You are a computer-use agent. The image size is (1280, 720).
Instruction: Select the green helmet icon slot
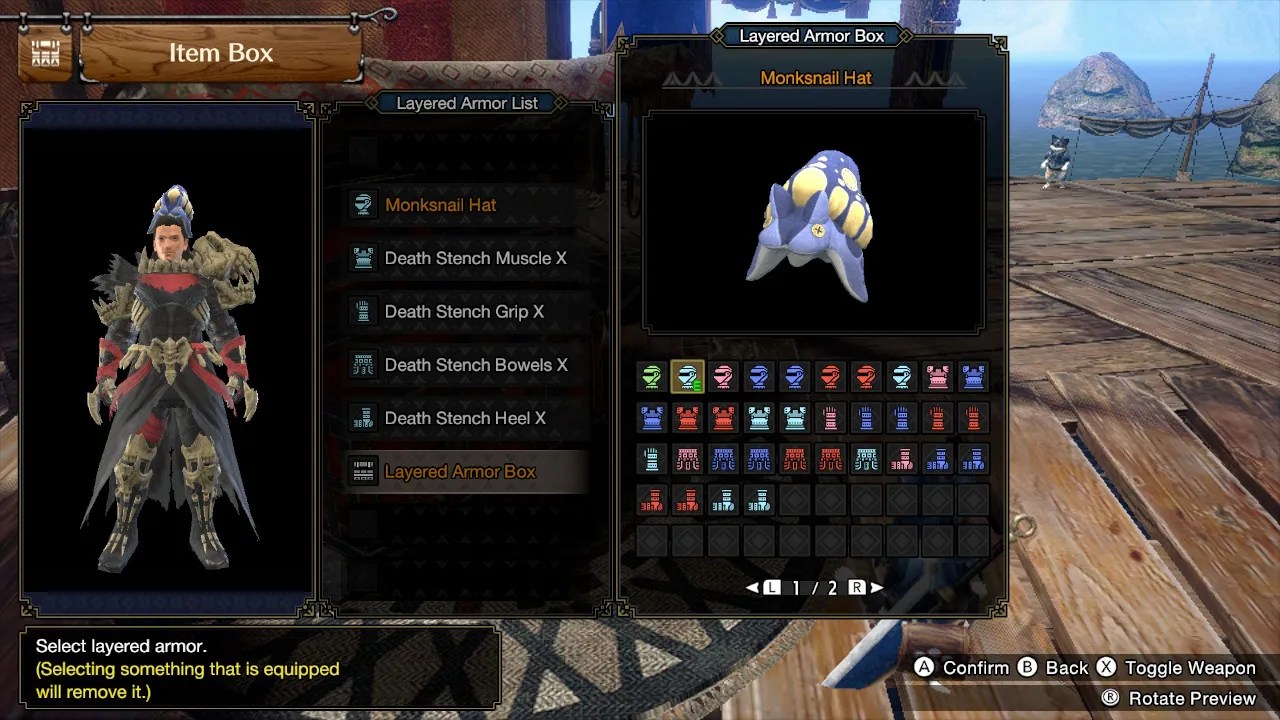pyautogui.click(x=652, y=377)
